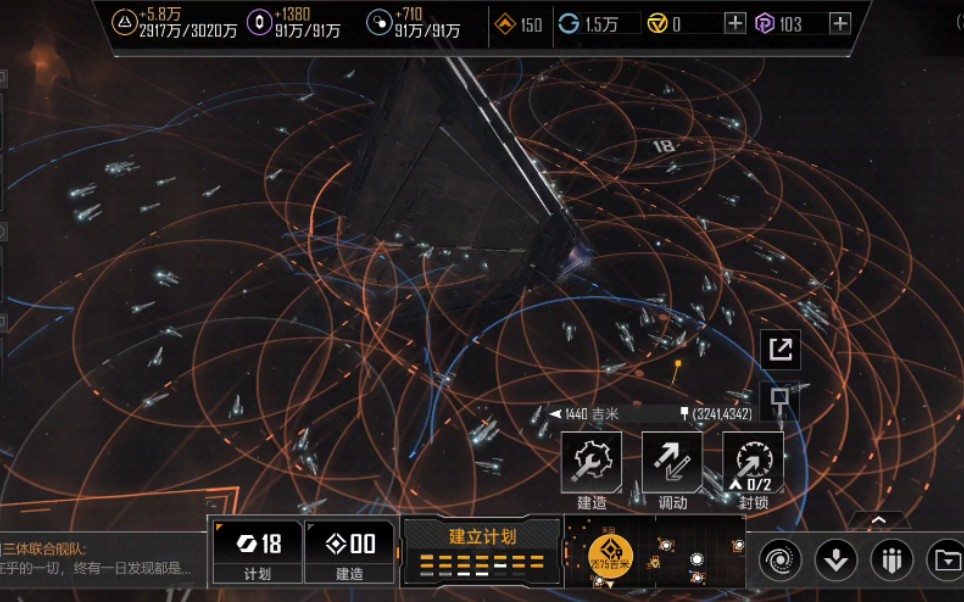
Task: Open the 建造 queue panel showing 00
Action: pyautogui.click(x=350, y=551)
